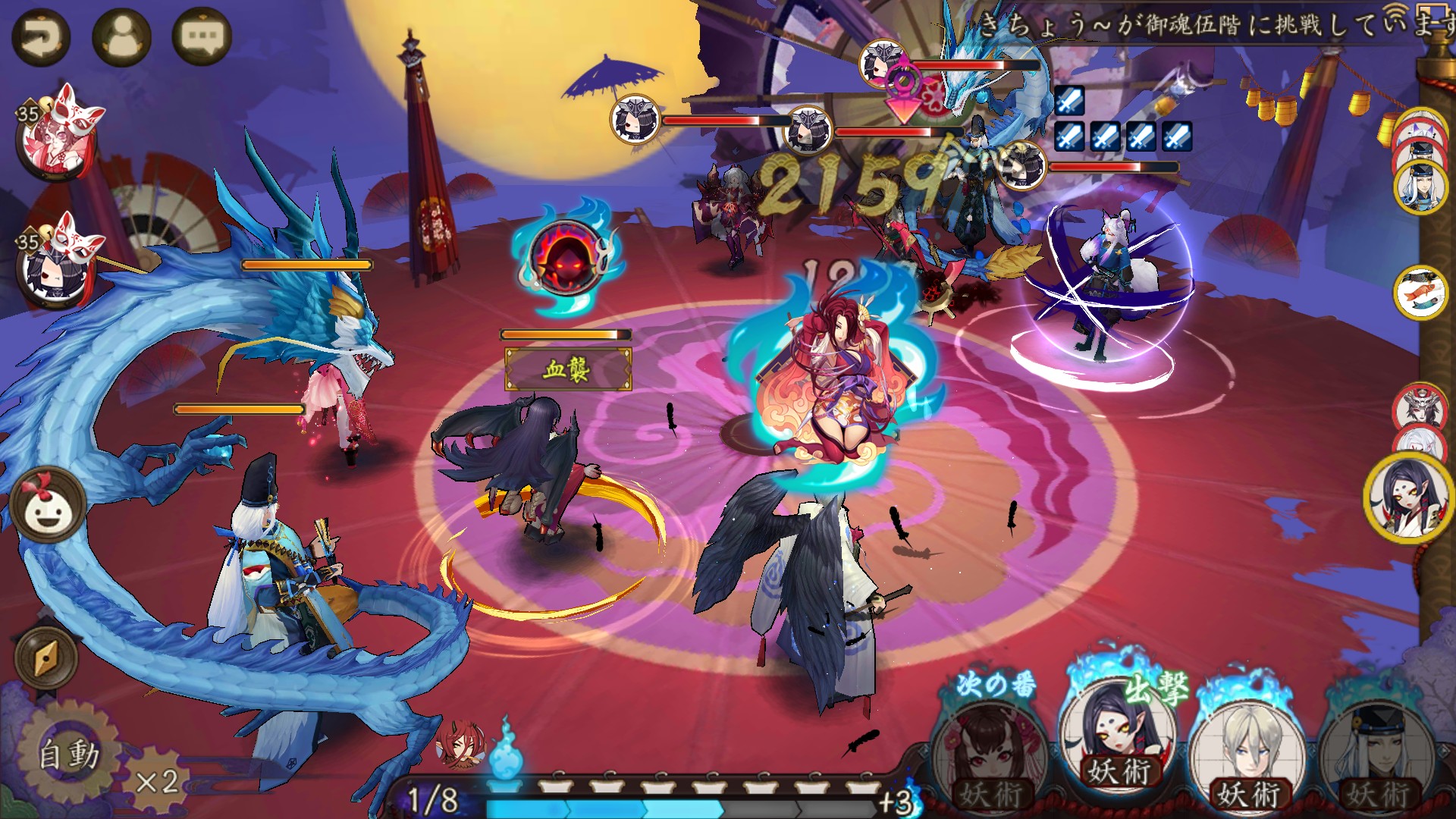Open the friends profile icon

[x=121, y=36]
